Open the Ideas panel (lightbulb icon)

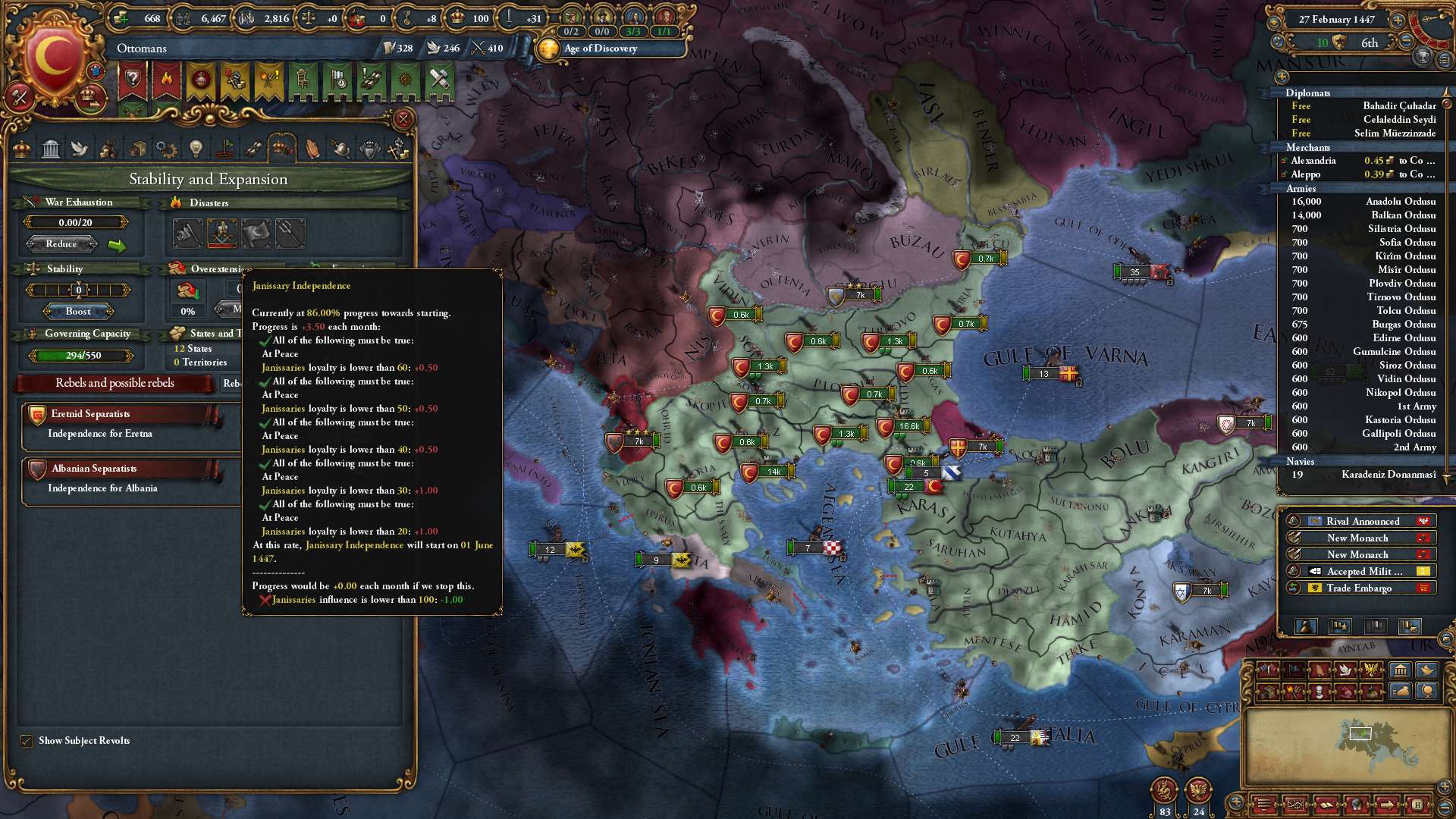(196, 149)
